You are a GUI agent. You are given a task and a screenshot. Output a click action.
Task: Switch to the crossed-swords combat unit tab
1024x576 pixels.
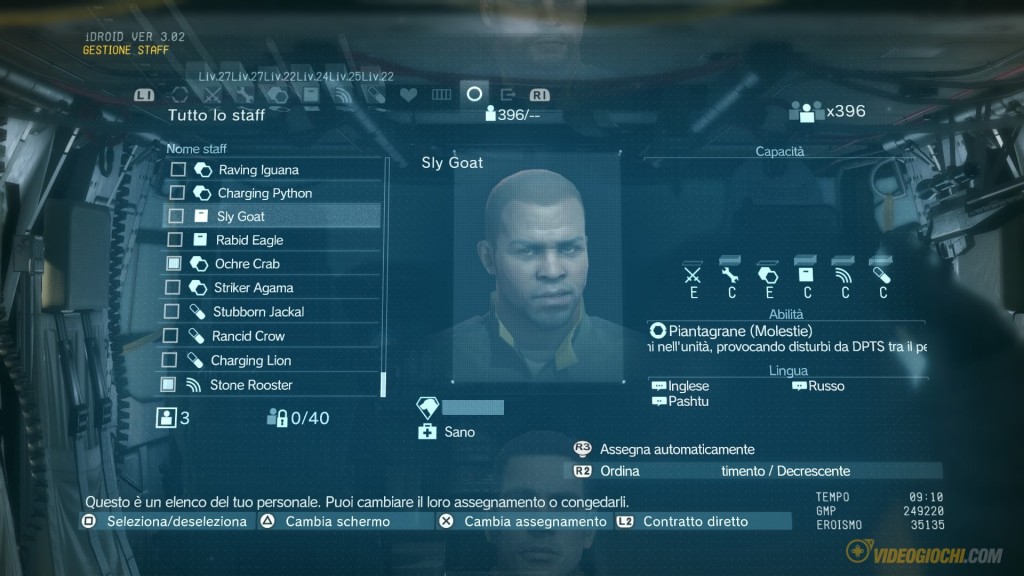pyautogui.click(x=212, y=95)
